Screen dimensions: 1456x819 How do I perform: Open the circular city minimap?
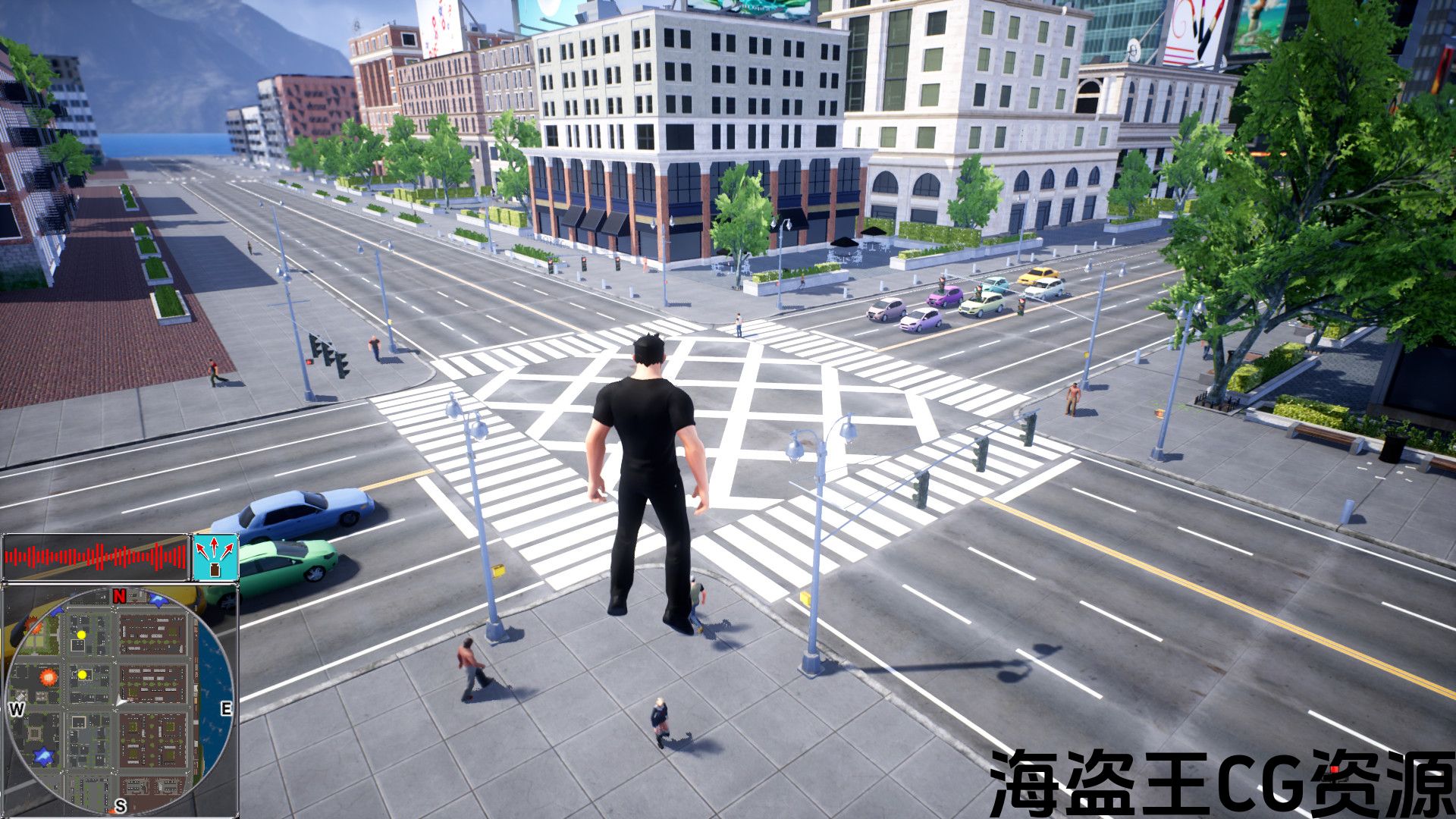pos(120,699)
